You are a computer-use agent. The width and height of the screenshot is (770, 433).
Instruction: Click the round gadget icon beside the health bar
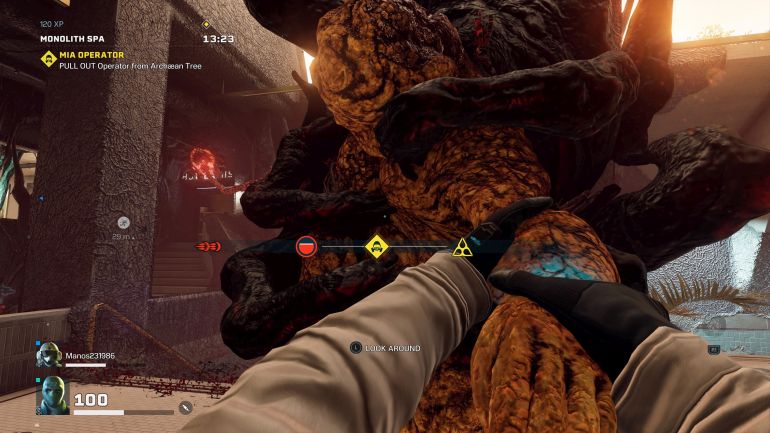(x=185, y=408)
